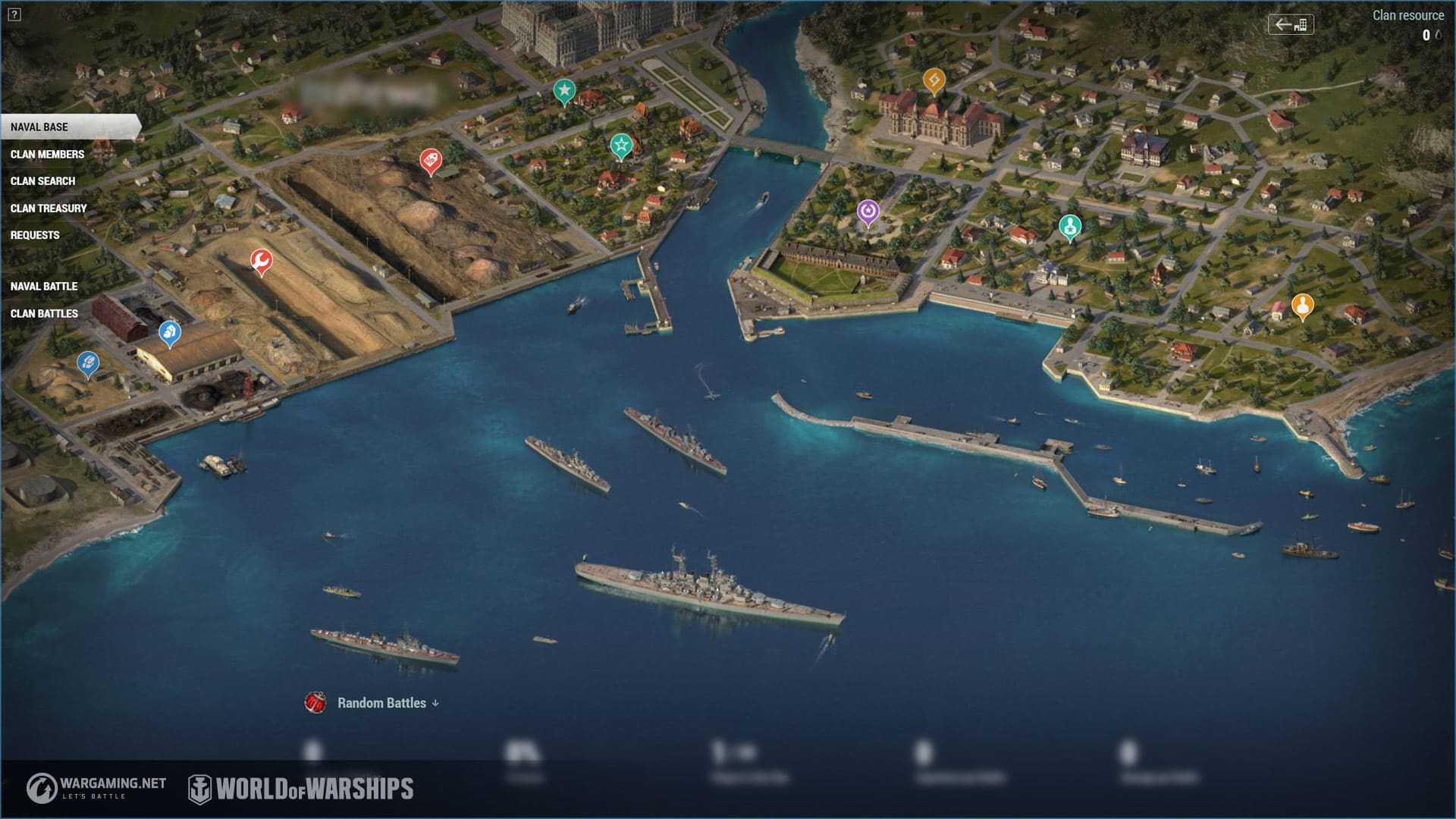The height and width of the screenshot is (819, 1456).
Task: Select the teal marker right of the fort
Action: click(1070, 226)
